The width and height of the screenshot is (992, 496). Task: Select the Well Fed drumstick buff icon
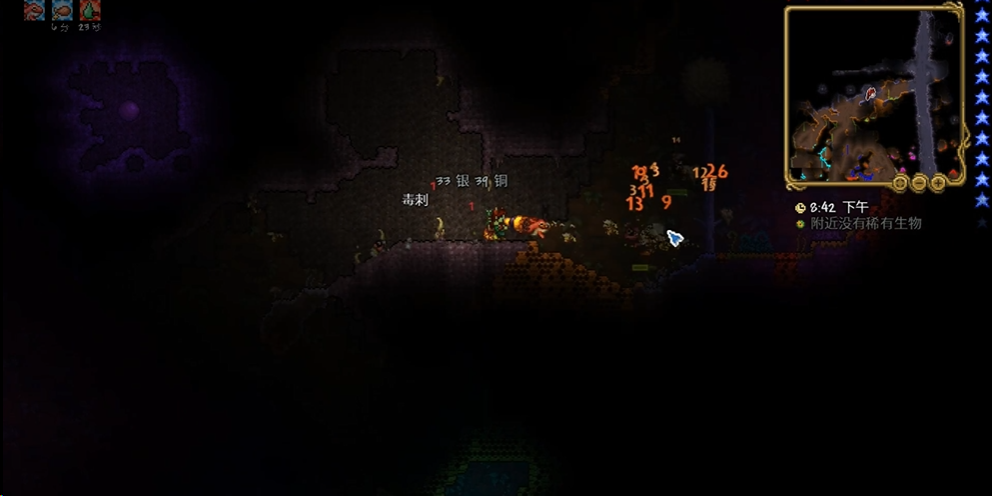(x=62, y=10)
